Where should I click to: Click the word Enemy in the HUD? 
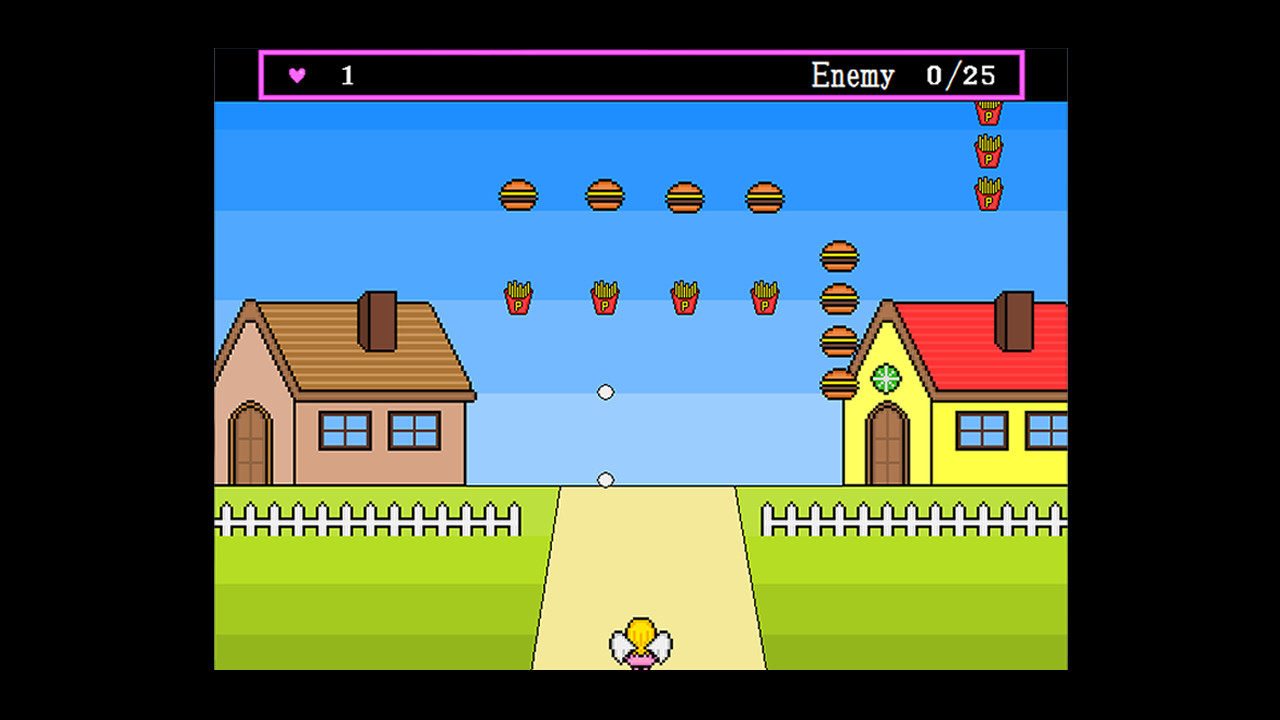coord(855,74)
